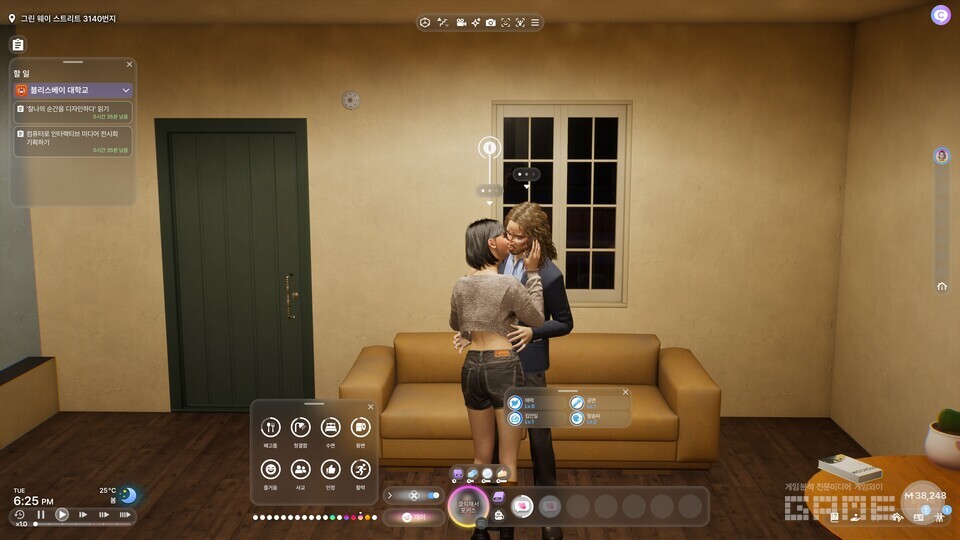
Task: Set game speed to normal play
Action: point(62,515)
